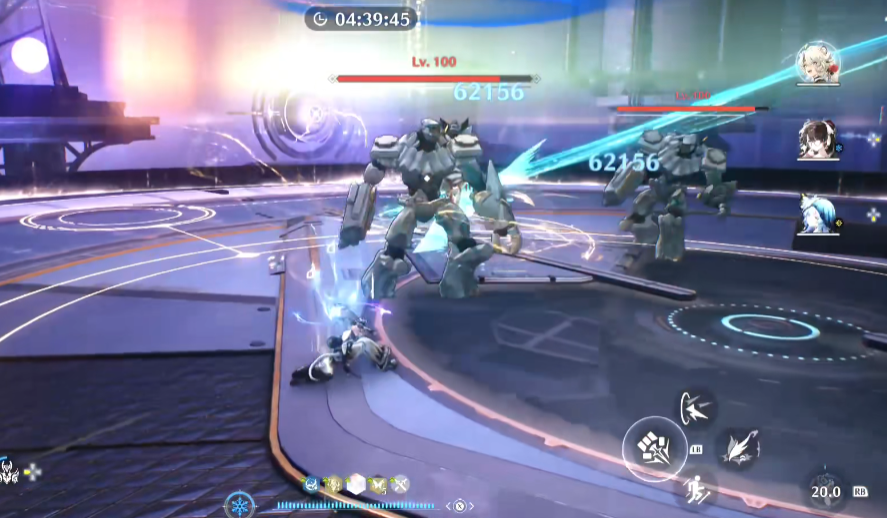Select the snowflake element icon
Image resolution: width=887 pixels, height=518 pixels.
(239, 505)
